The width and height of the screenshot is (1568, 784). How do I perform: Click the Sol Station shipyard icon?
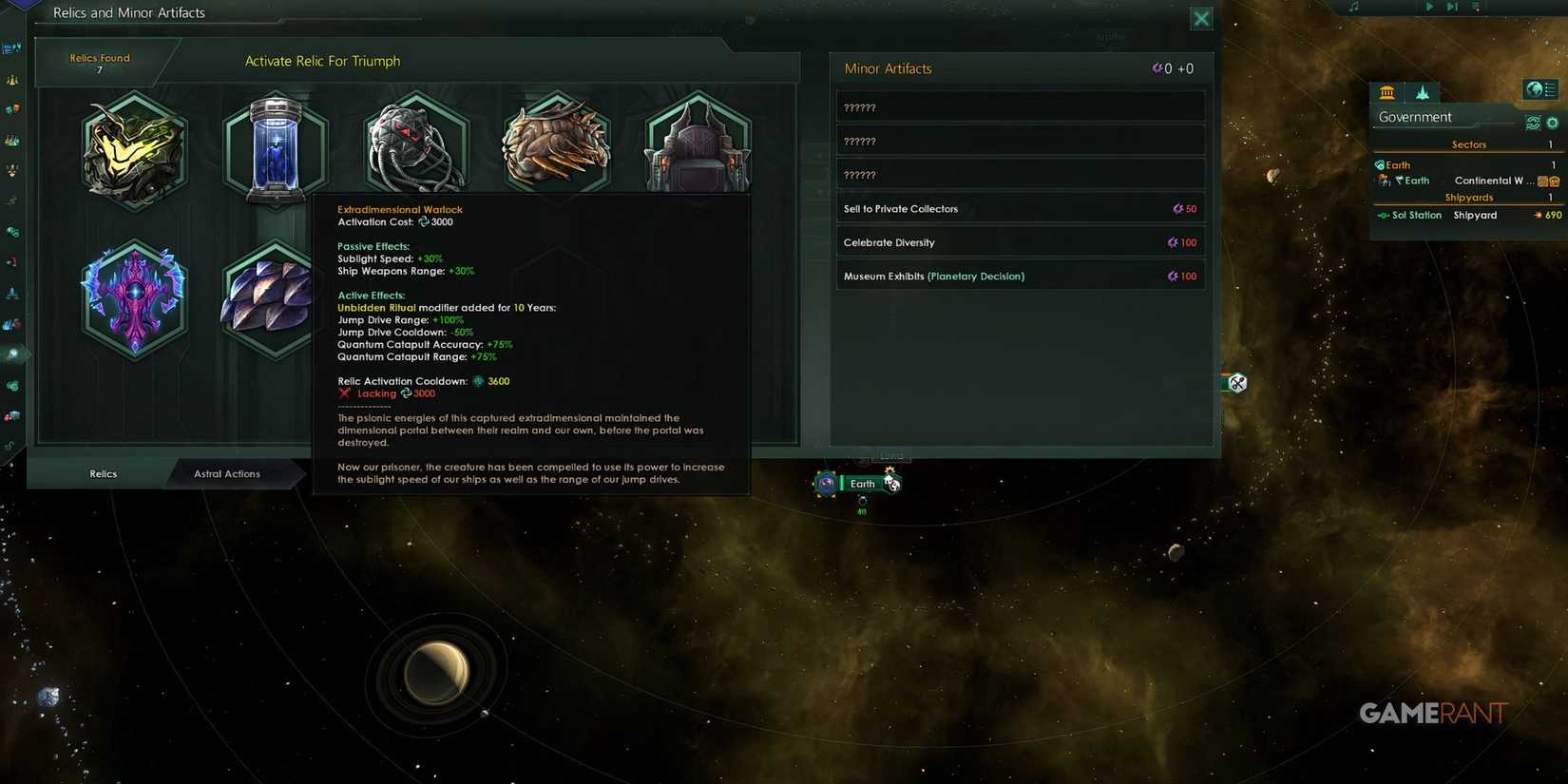coord(1384,215)
